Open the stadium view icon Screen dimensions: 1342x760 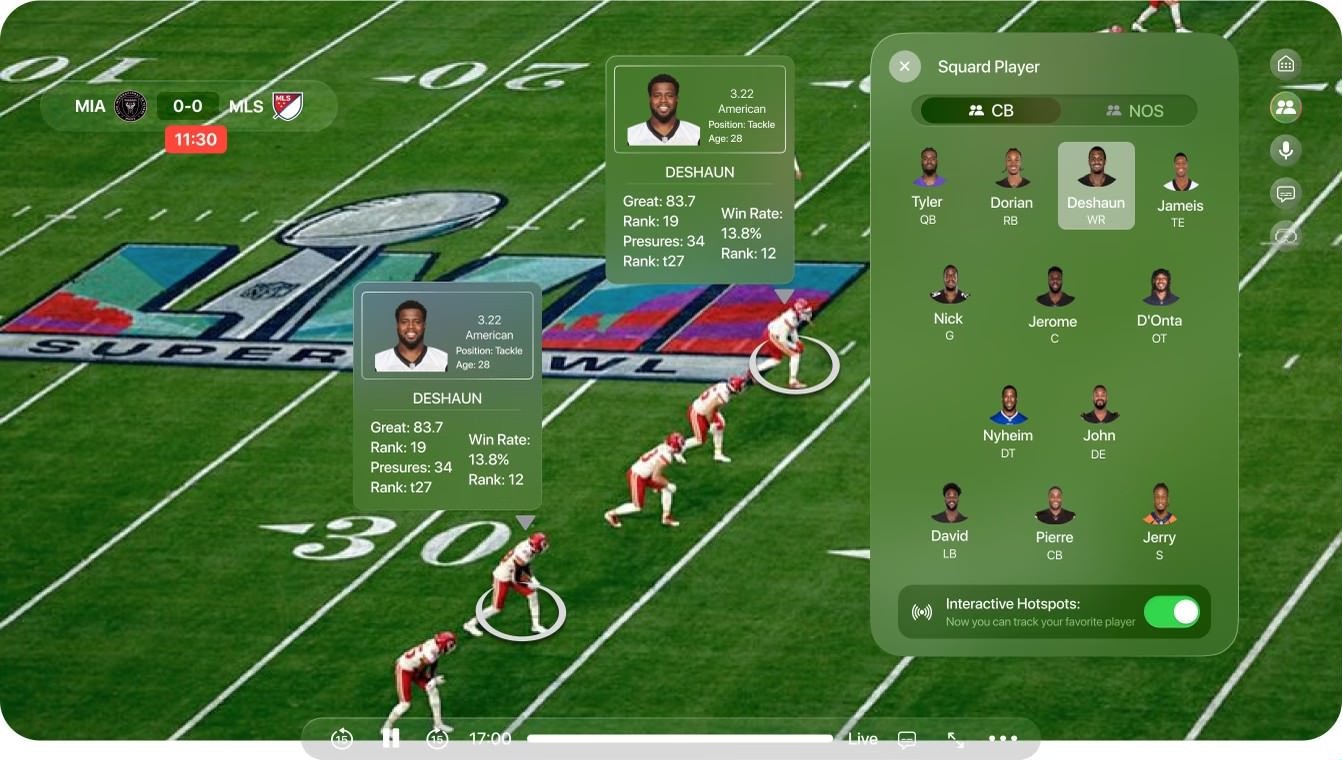click(x=1285, y=64)
